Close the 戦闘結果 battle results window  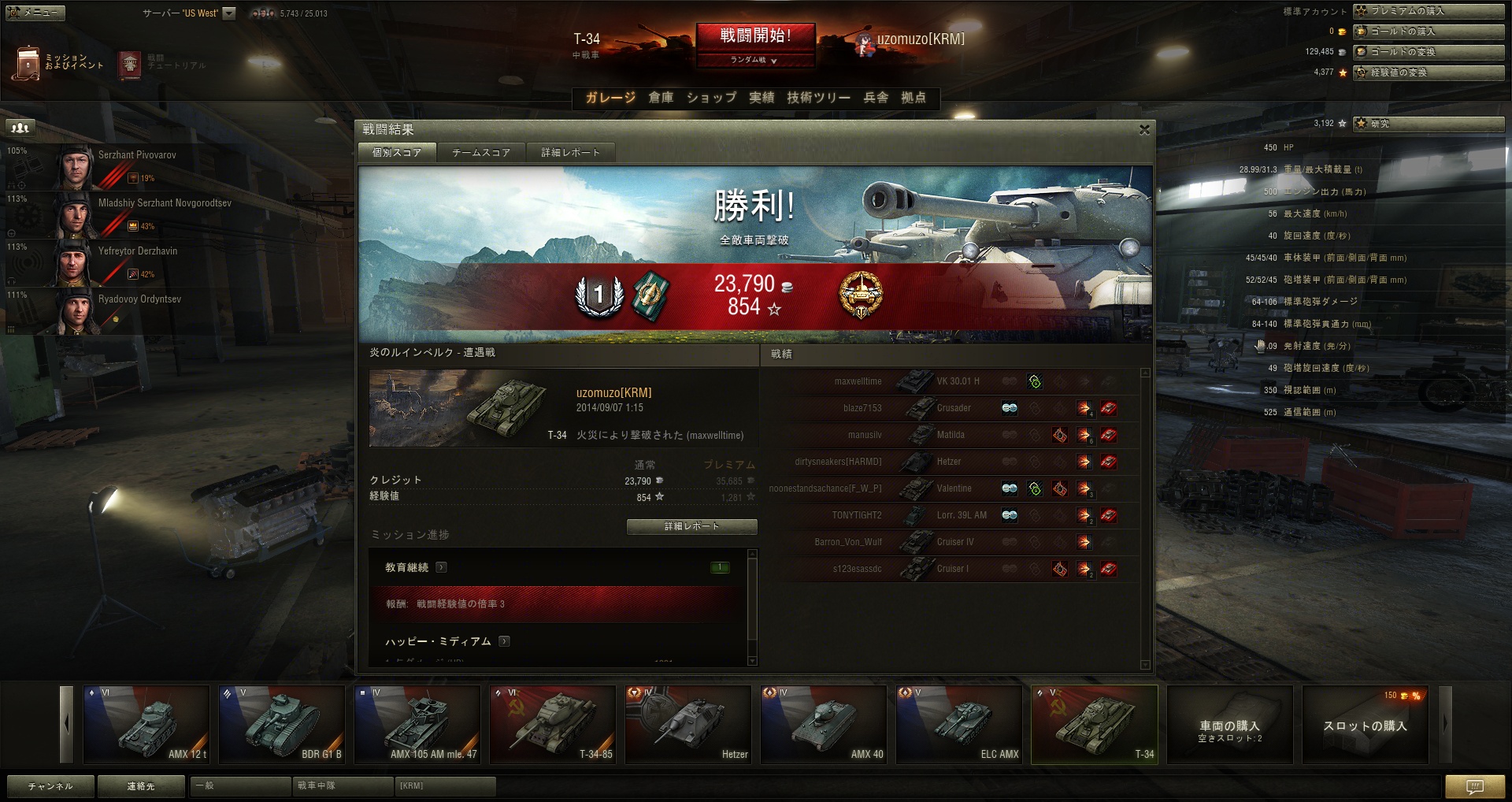[x=1144, y=130]
